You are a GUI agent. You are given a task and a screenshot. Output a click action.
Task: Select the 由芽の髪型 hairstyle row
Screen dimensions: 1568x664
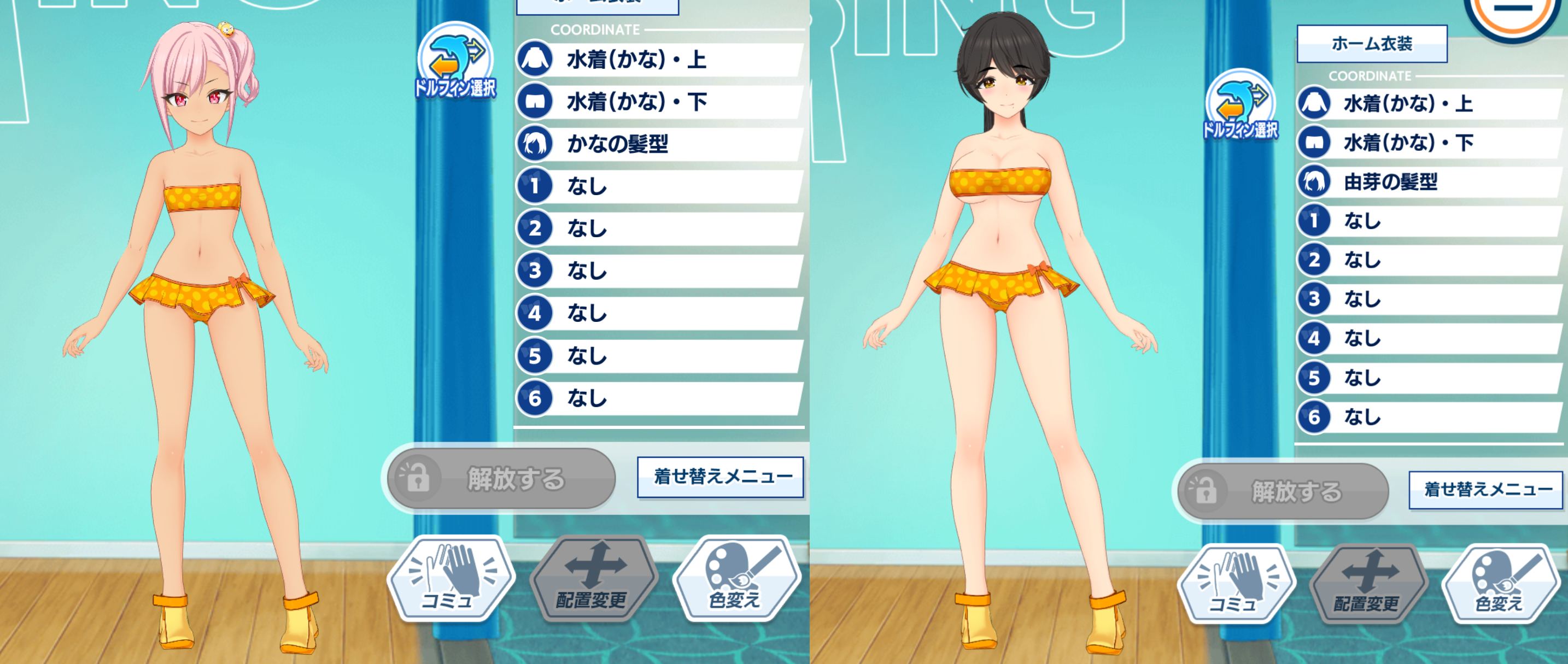(1430, 182)
